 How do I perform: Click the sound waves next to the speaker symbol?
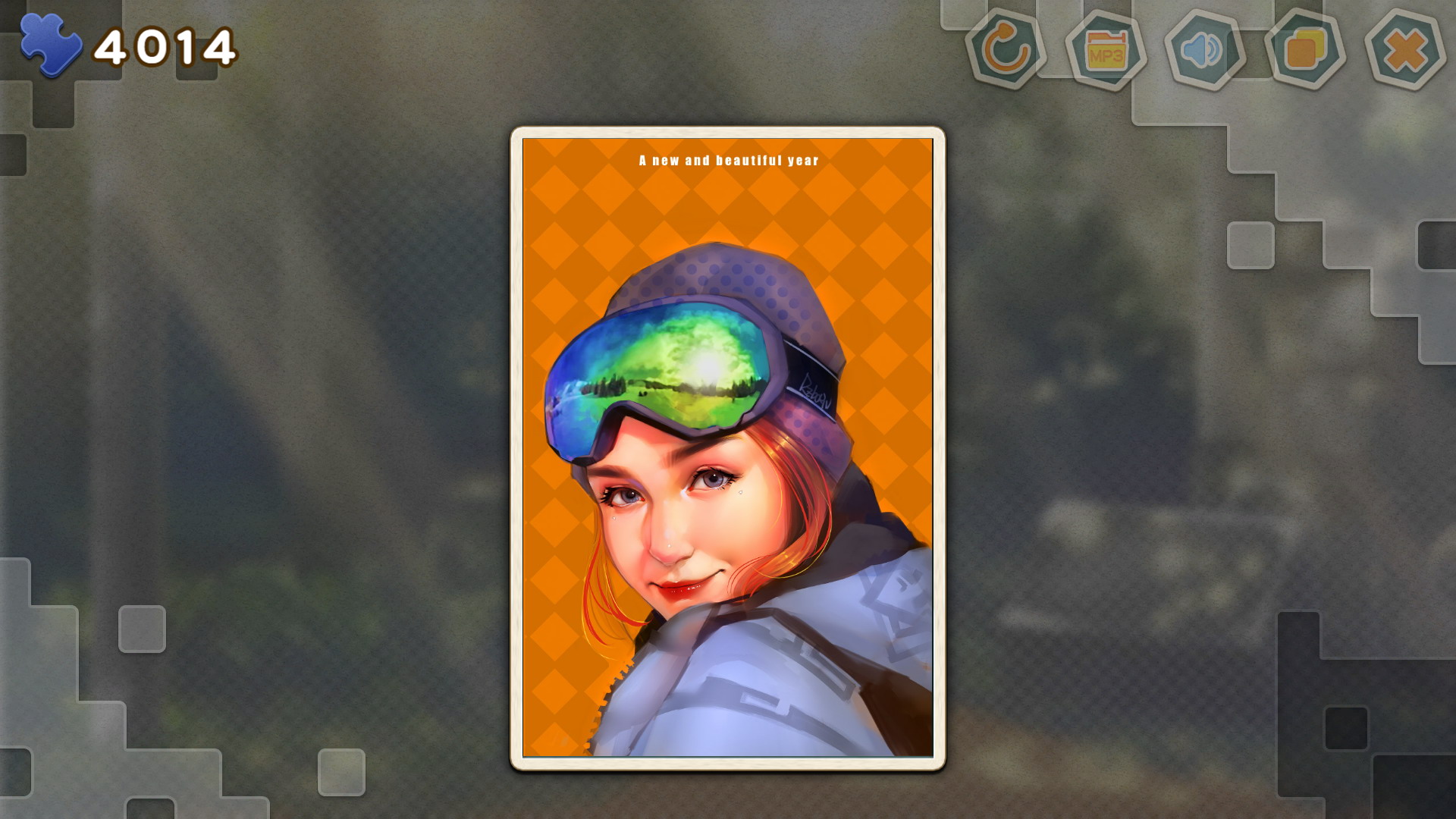(1215, 49)
